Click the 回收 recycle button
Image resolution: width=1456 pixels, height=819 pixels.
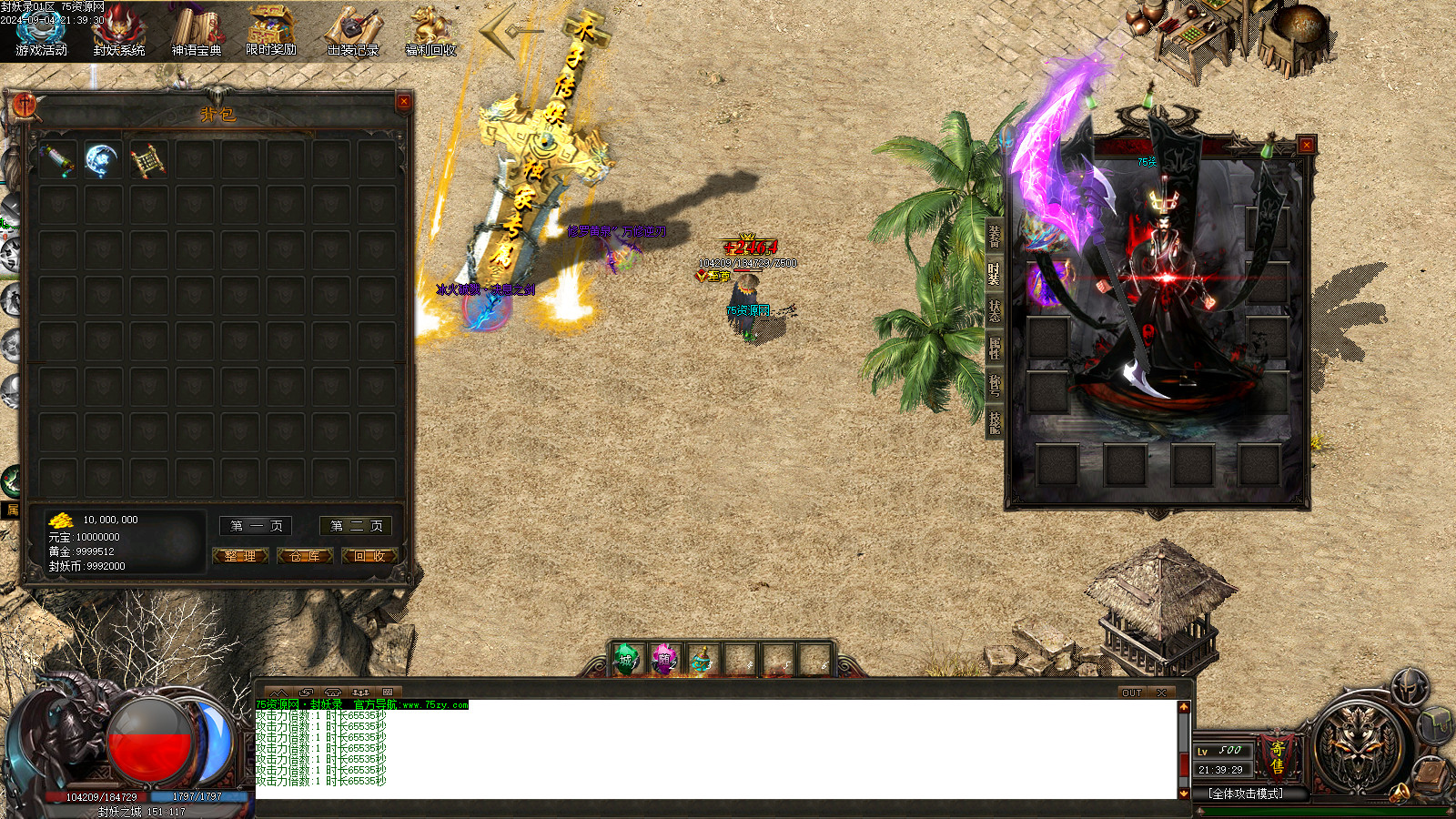point(369,556)
